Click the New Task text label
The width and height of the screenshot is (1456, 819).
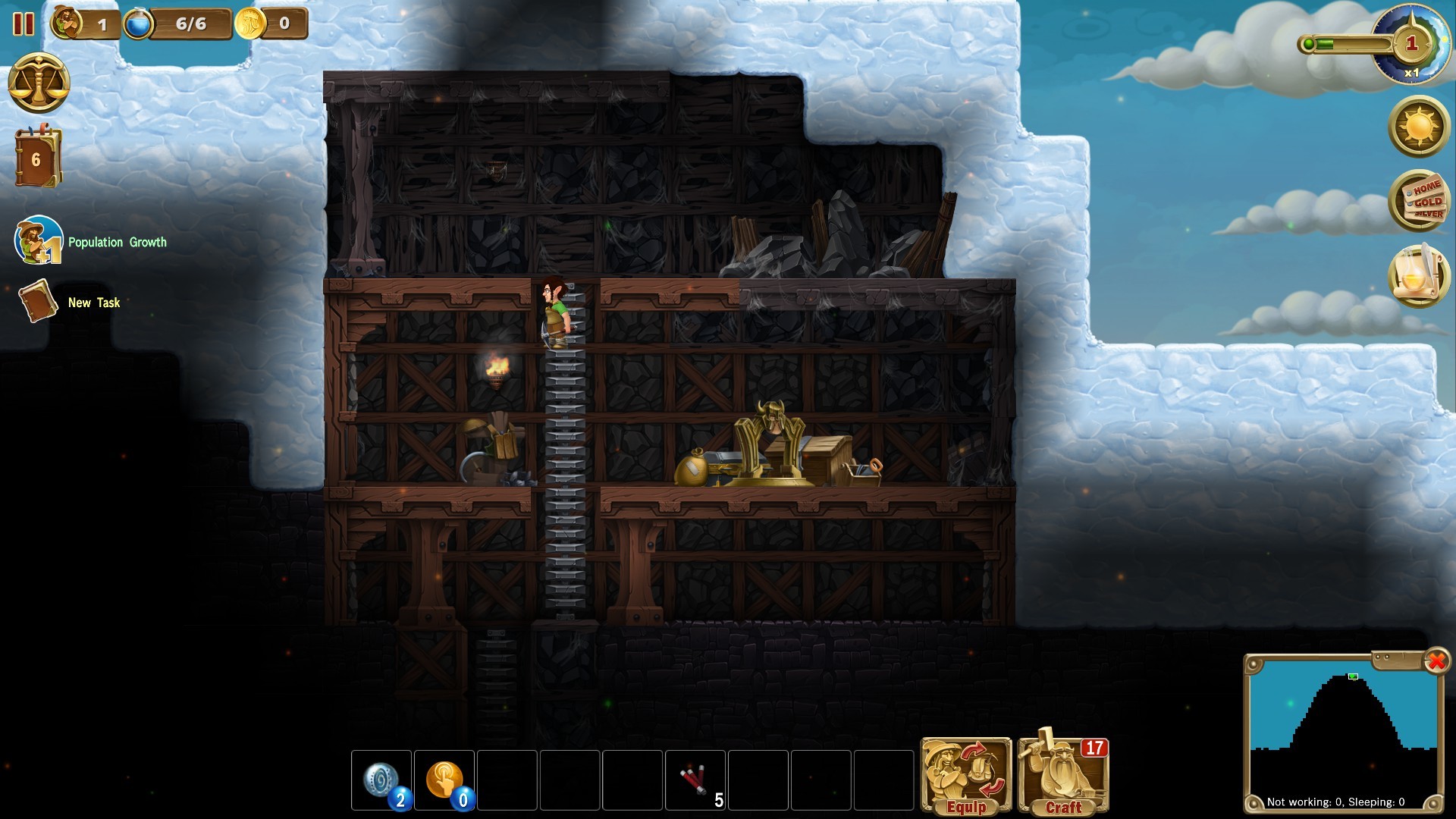(x=93, y=303)
